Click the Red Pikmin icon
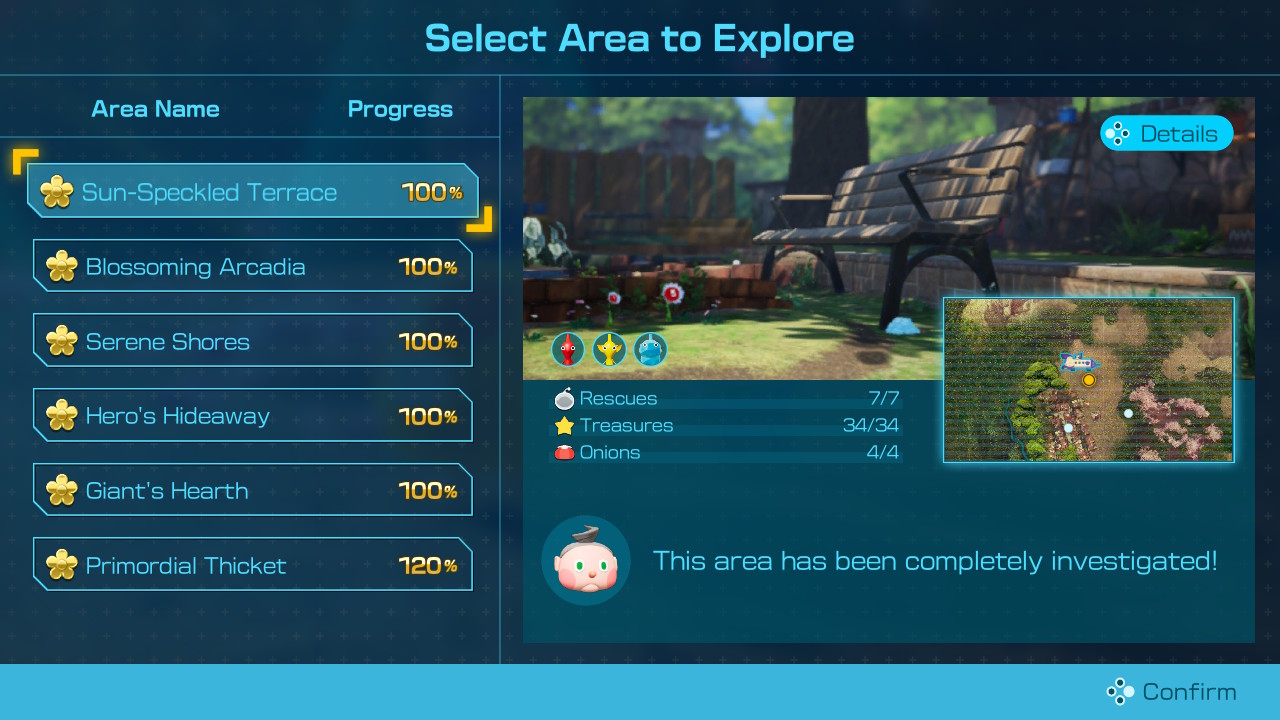This screenshot has height=720, width=1280. pyautogui.click(x=568, y=349)
